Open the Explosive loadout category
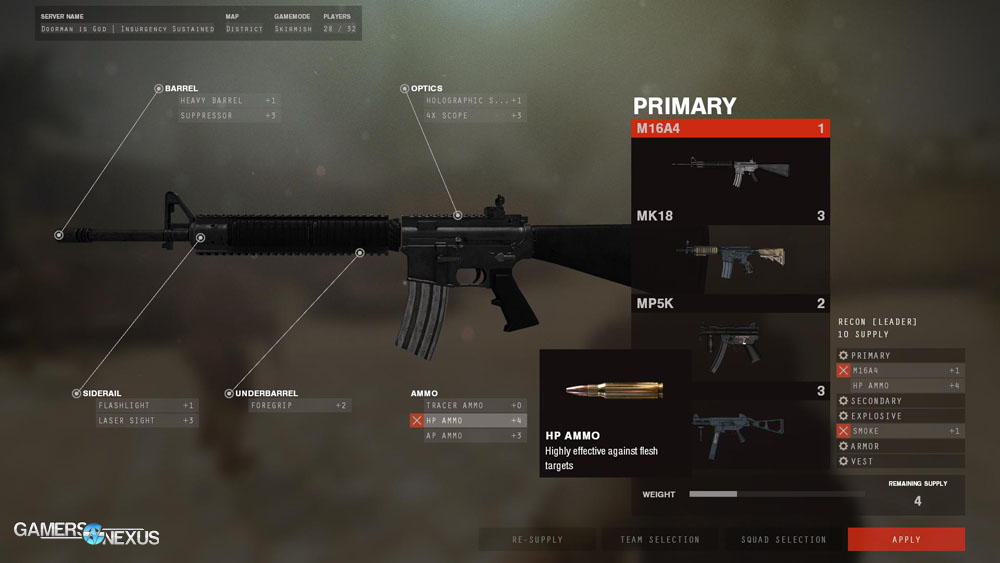Screen dimensions: 1000x563 [x=899, y=416]
